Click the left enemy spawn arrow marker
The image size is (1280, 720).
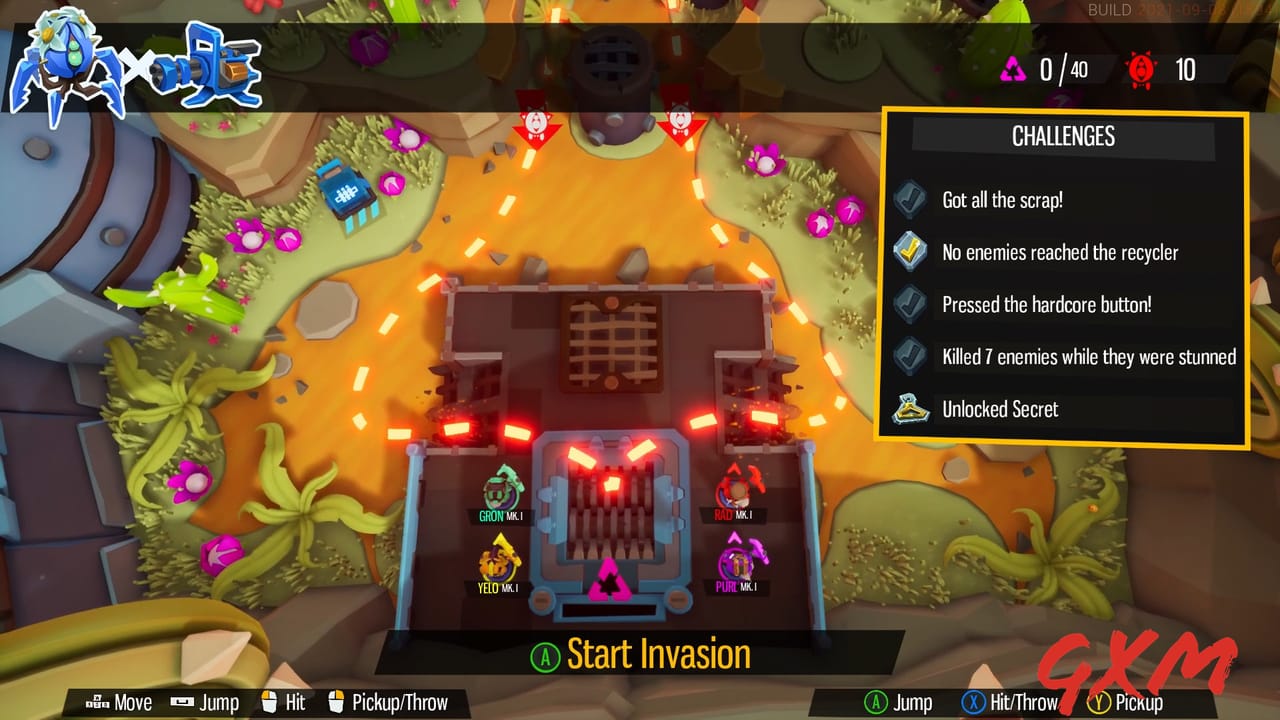pyautogui.click(x=537, y=124)
